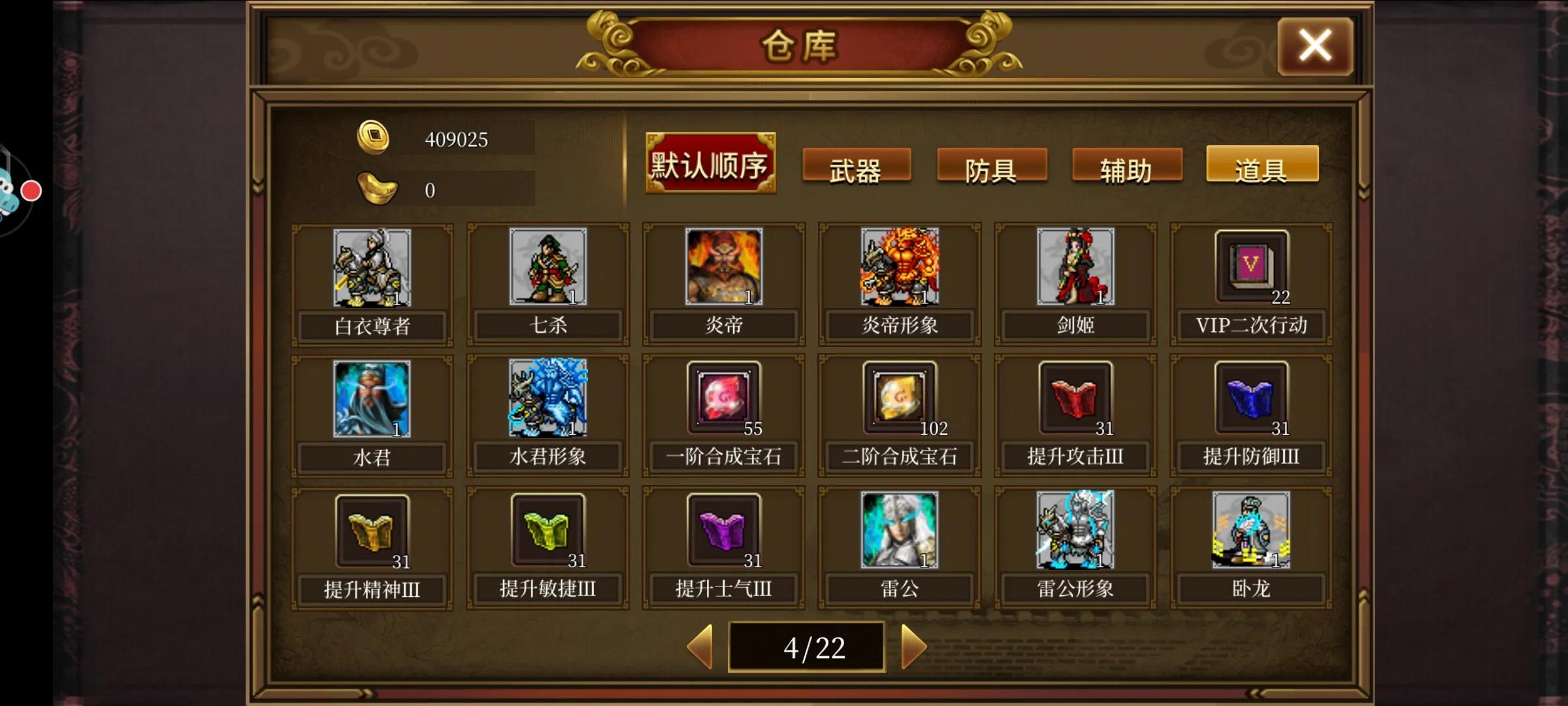Viewport: 1568px width, 706px height.
Task: Switch to the 防具 armor tab
Action: pyautogui.click(x=992, y=167)
